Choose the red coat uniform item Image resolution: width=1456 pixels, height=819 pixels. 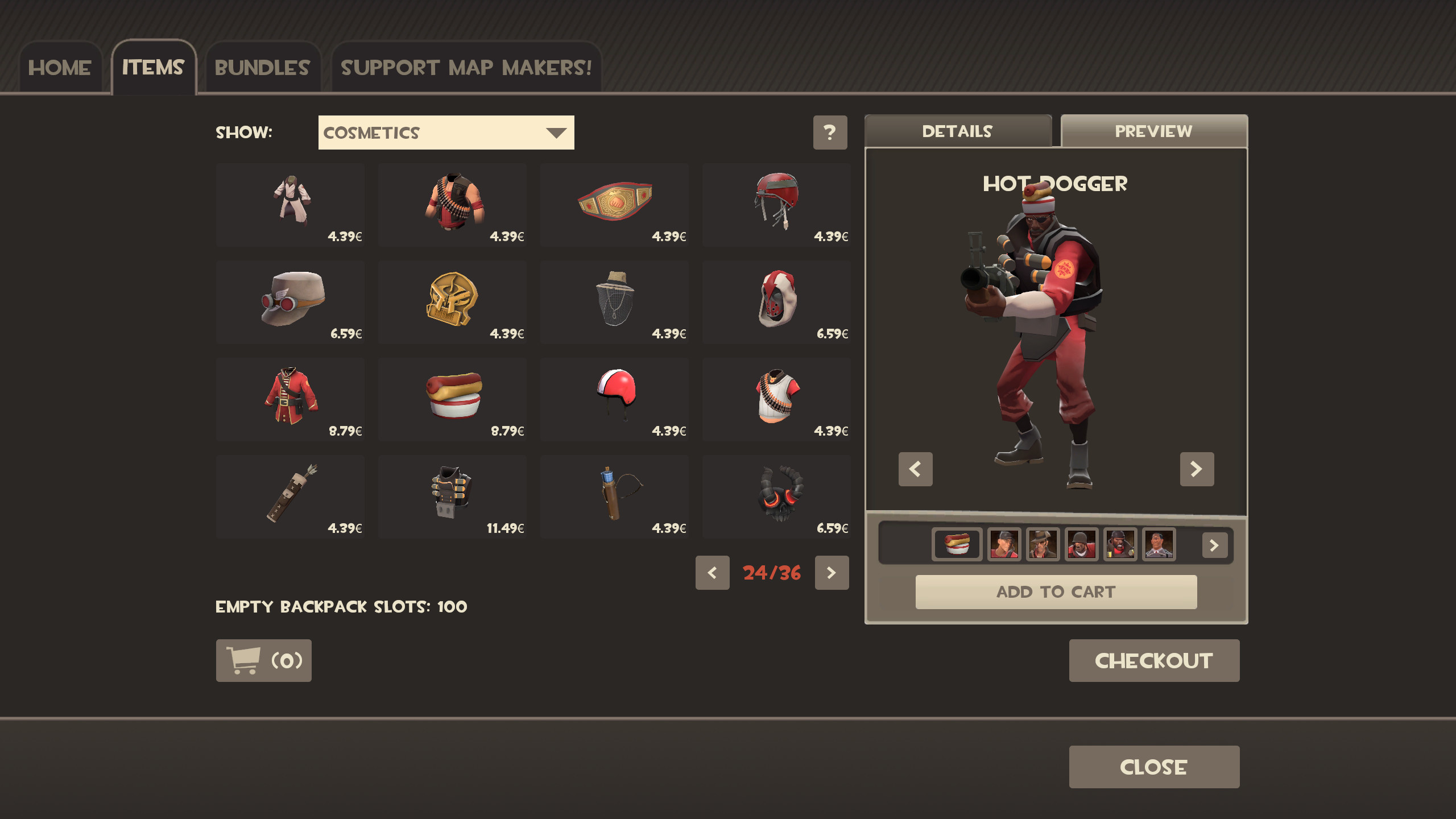[290, 399]
